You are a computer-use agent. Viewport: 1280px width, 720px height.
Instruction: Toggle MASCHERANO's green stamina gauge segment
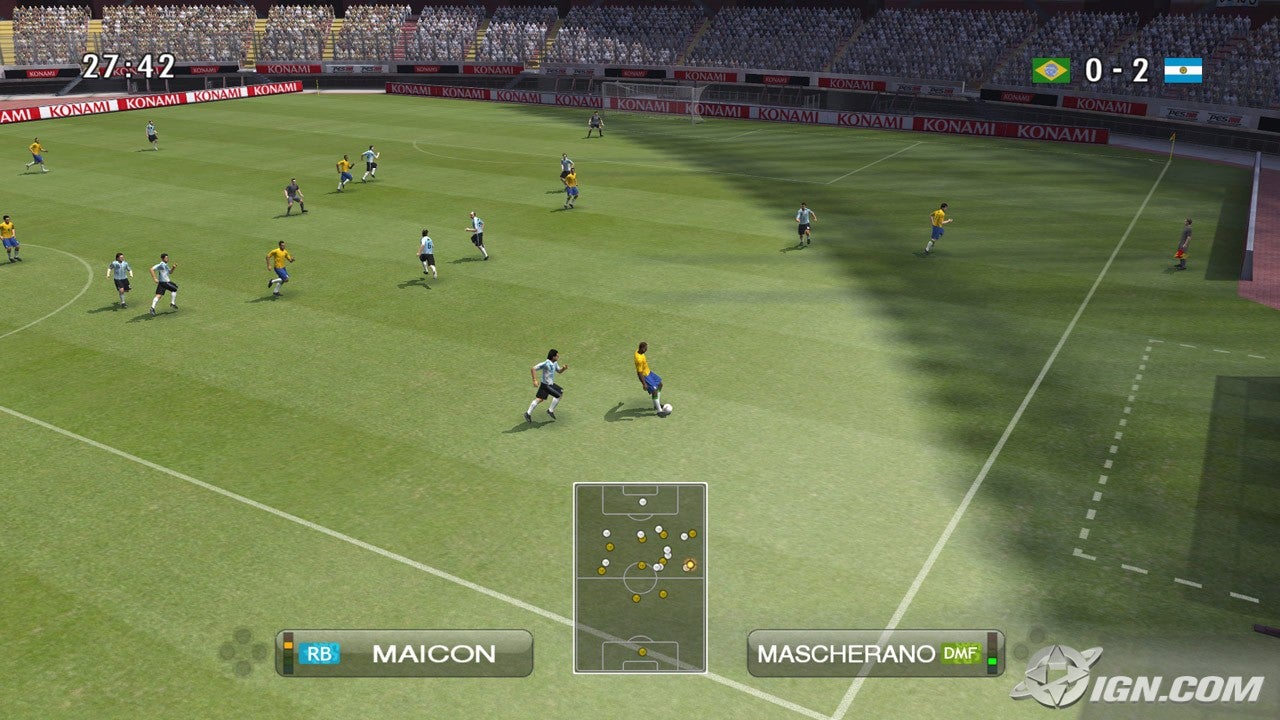[x=992, y=663]
